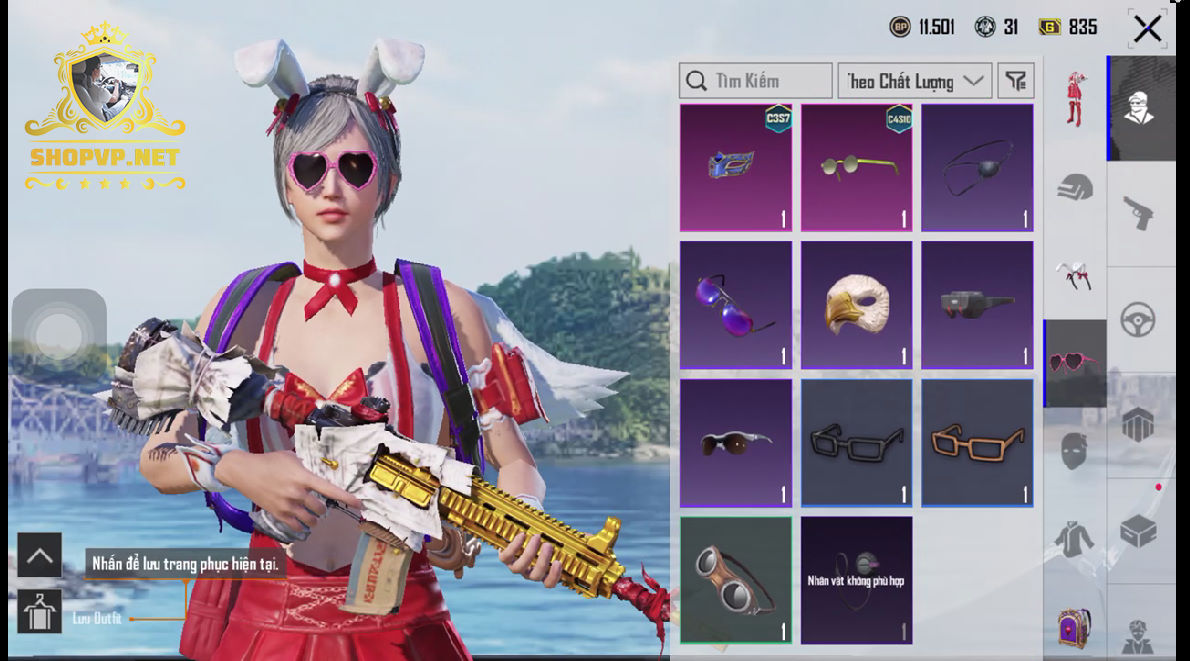Image resolution: width=1190 pixels, height=661 pixels.
Task: Click the hanger save outfit button
Action: click(40, 611)
